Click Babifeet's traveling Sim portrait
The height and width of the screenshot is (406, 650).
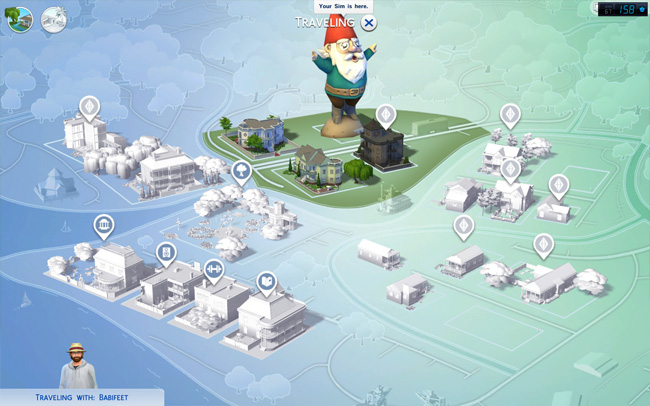click(77, 366)
